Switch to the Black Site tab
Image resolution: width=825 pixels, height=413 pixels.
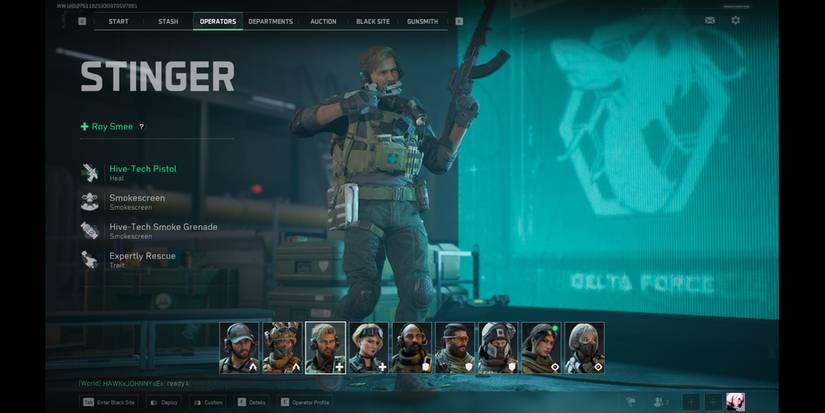coord(372,21)
